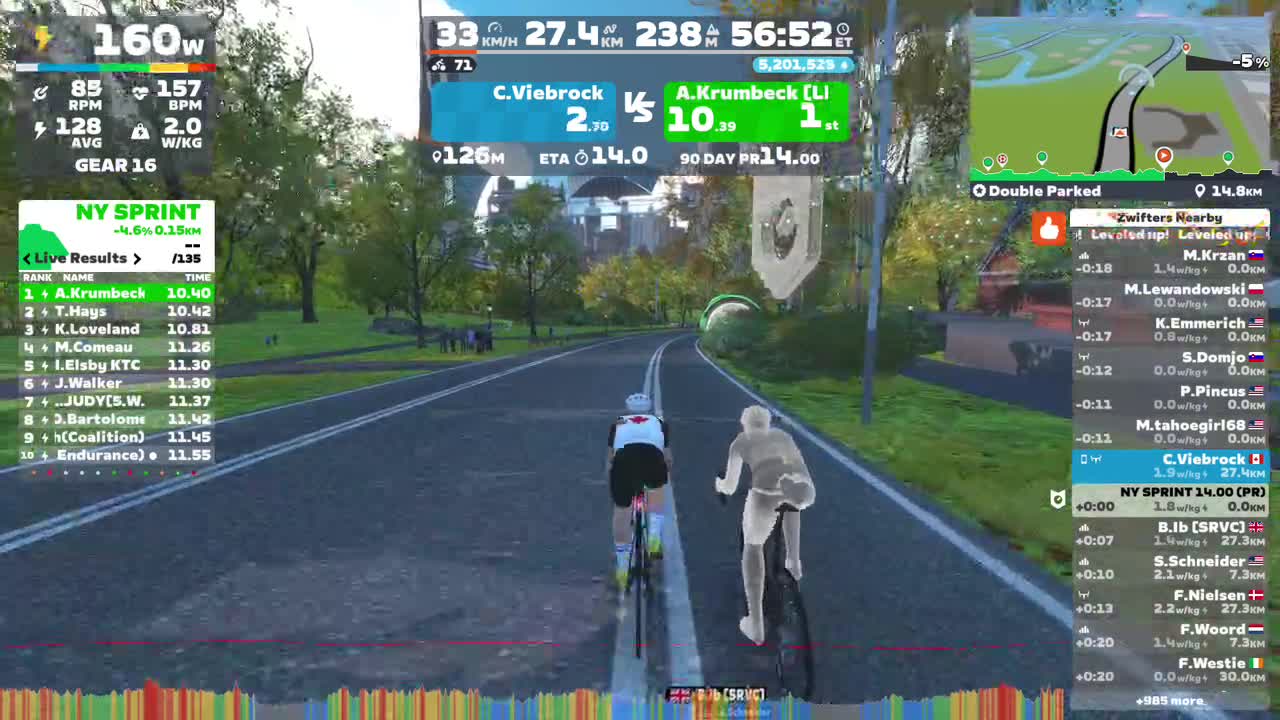
Task: Click the gear icon next to Double Parked
Action: click(979, 191)
